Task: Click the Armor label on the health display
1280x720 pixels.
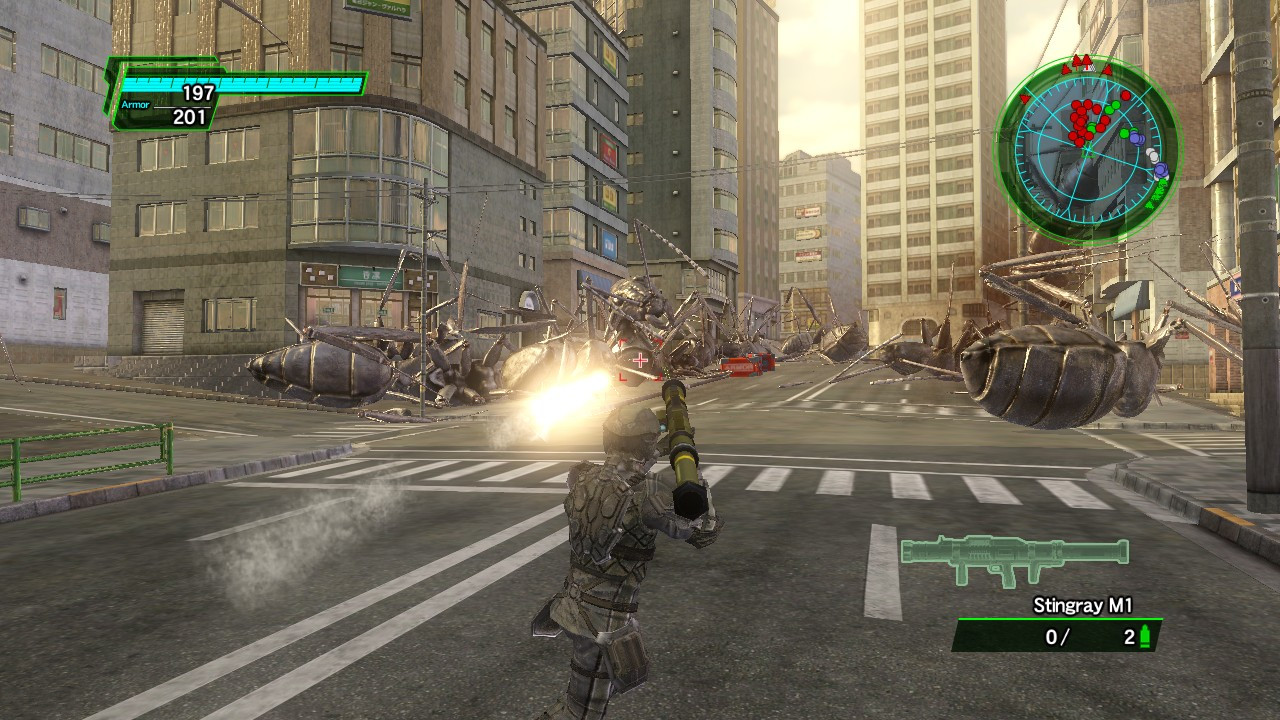Action: pos(138,103)
